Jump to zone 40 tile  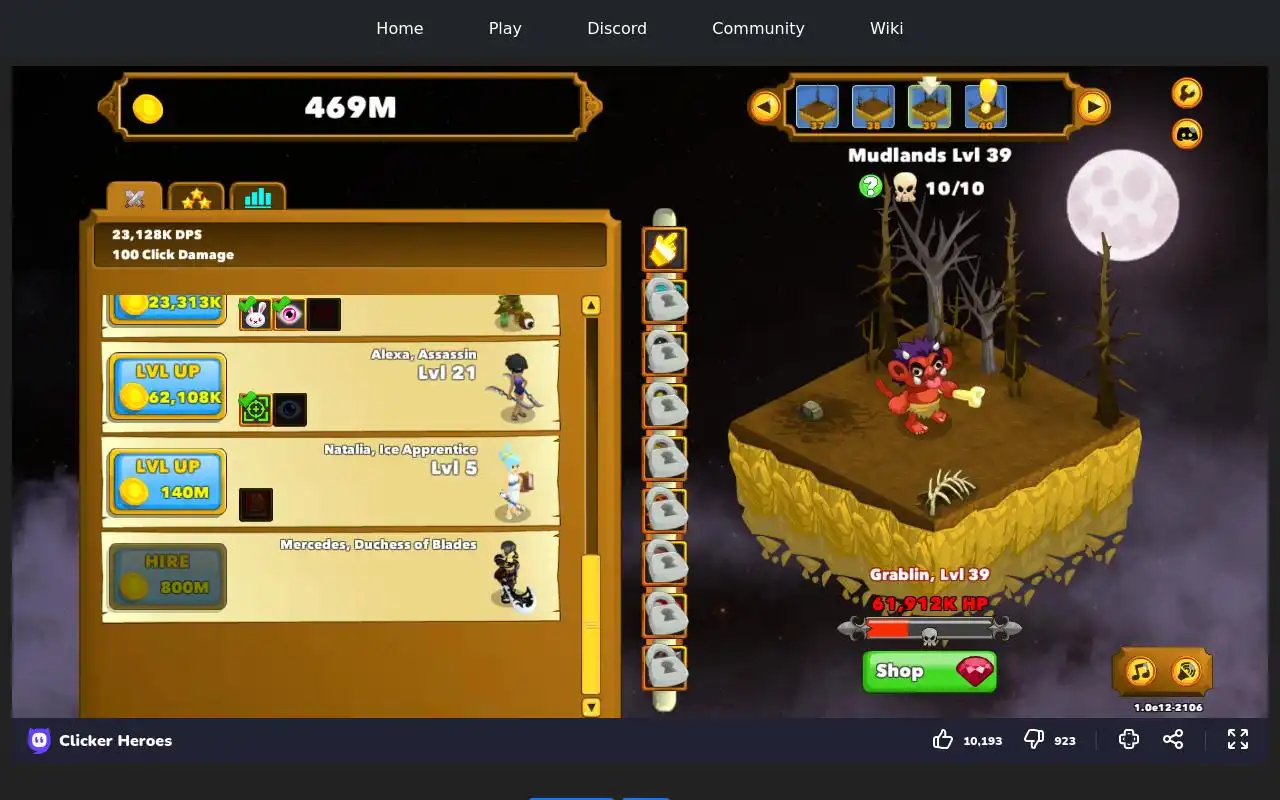[x=986, y=107]
